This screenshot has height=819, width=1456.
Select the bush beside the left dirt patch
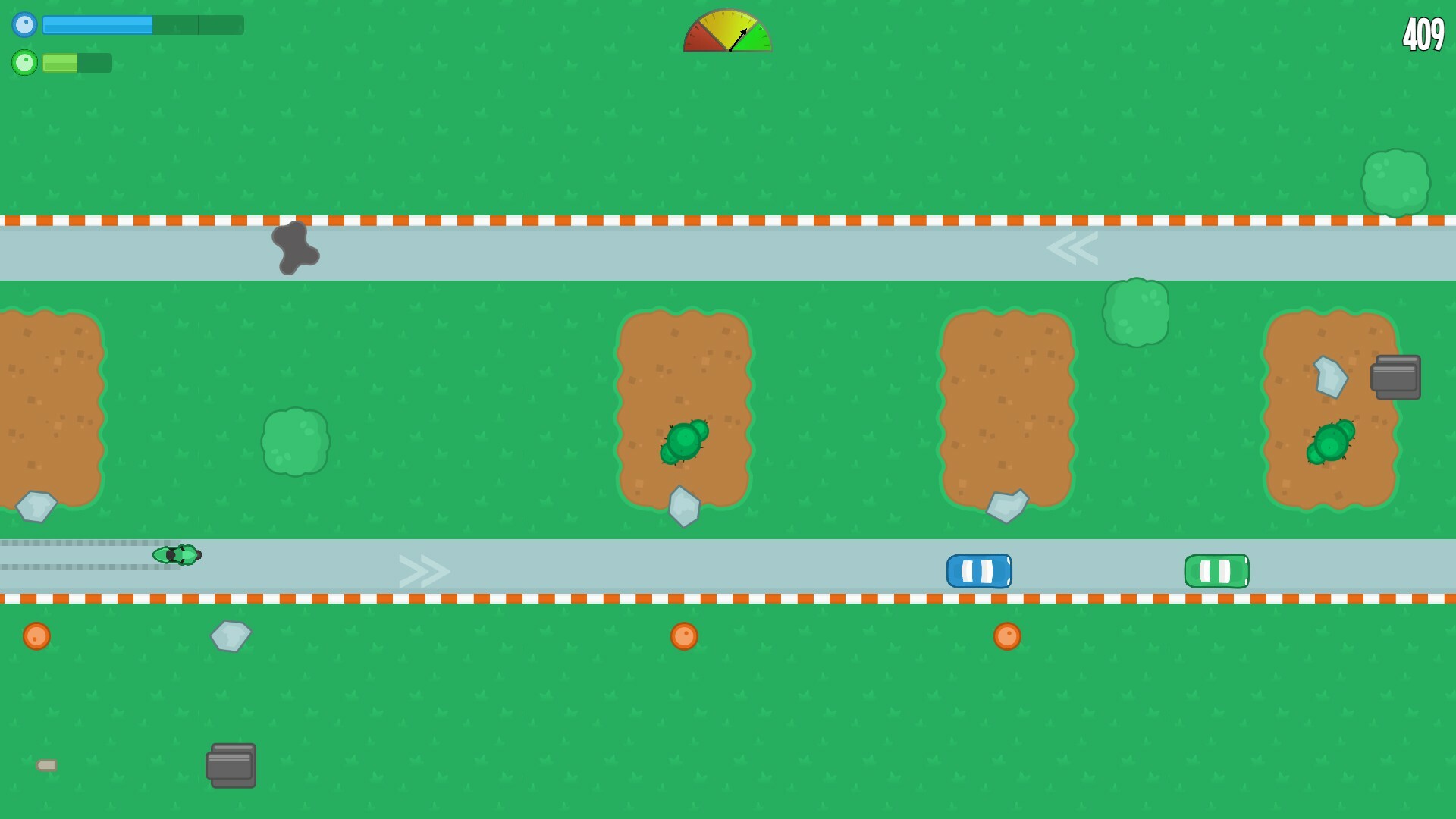coord(296,440)
